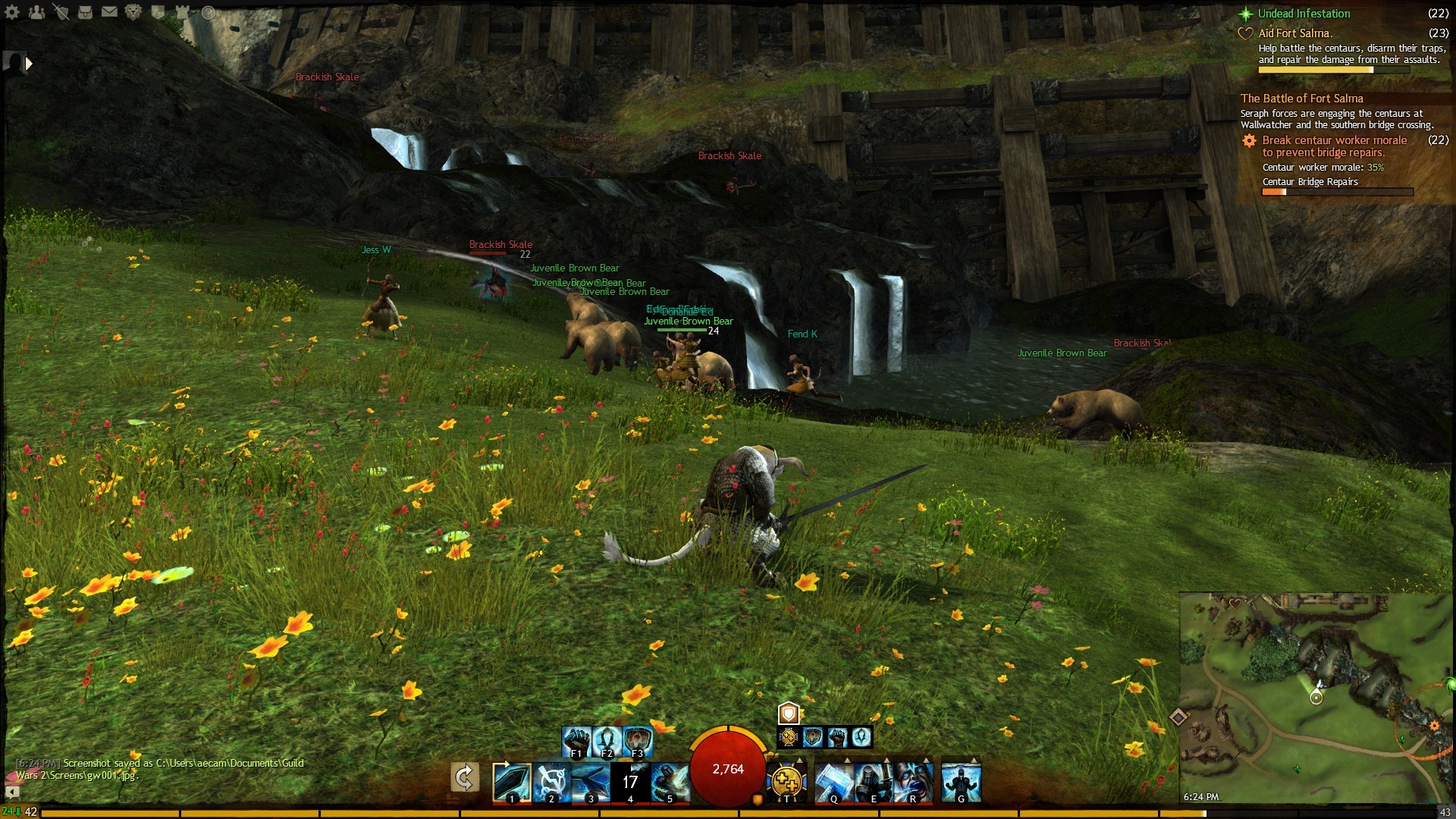Image resolution: width=1456 pixels, height=819 pixels.
Task: Open the inventory bag icon
Action: 85,12
